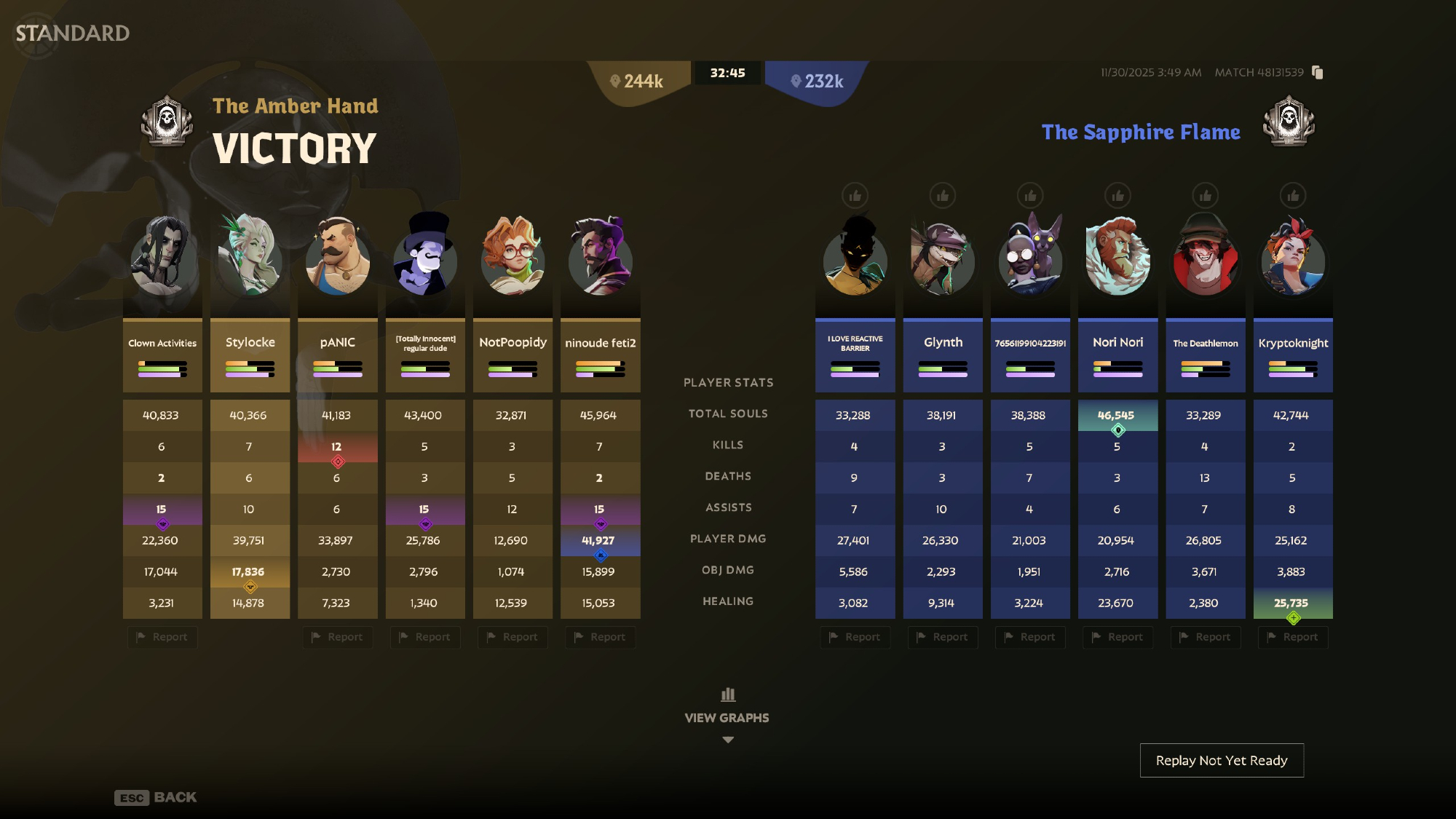Viewport: 1456px width, 819px height.
Task: Select Stylocke's hero portrait
Action: click(250, 255)
